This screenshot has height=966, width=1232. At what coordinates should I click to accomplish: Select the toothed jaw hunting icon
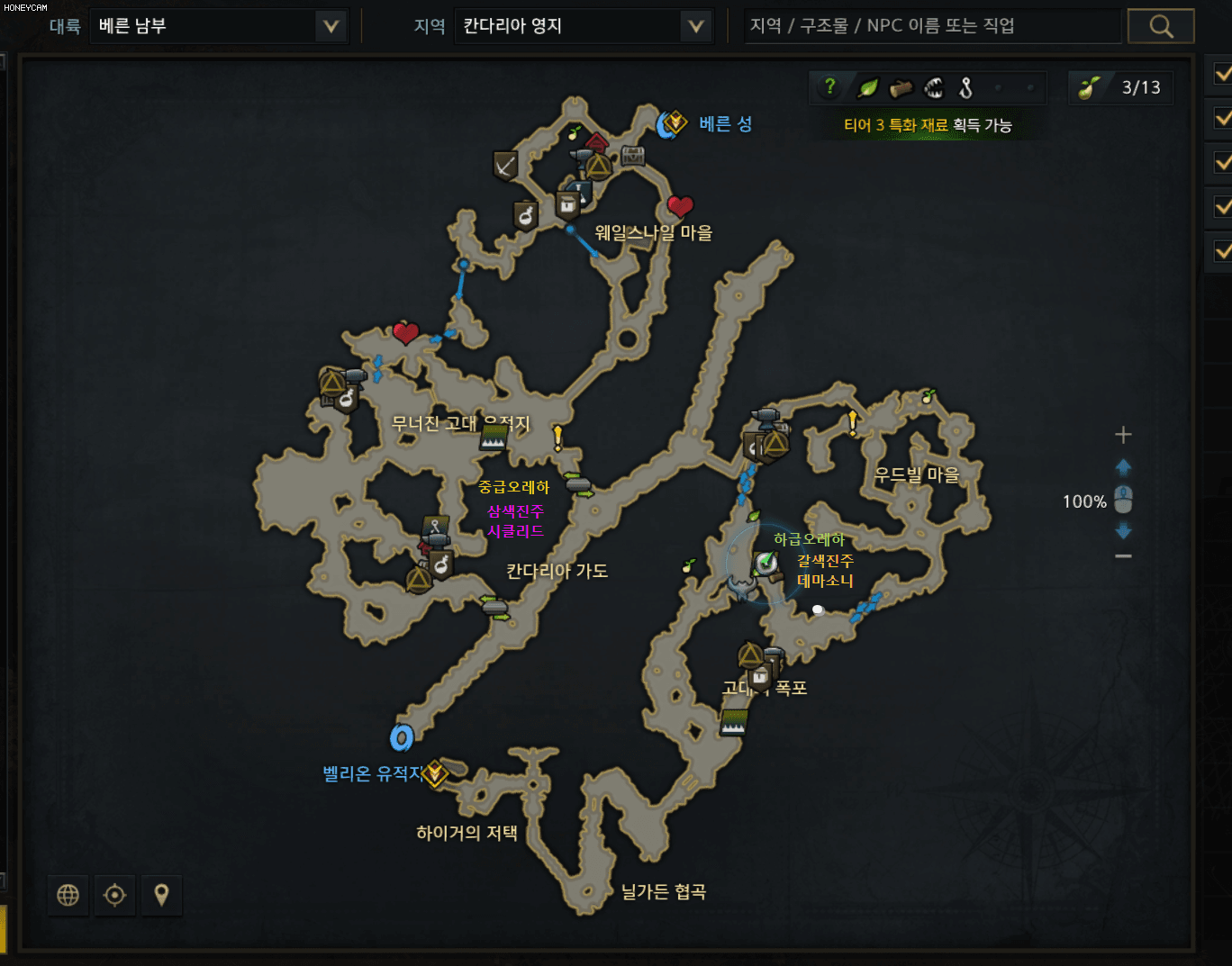934,87
